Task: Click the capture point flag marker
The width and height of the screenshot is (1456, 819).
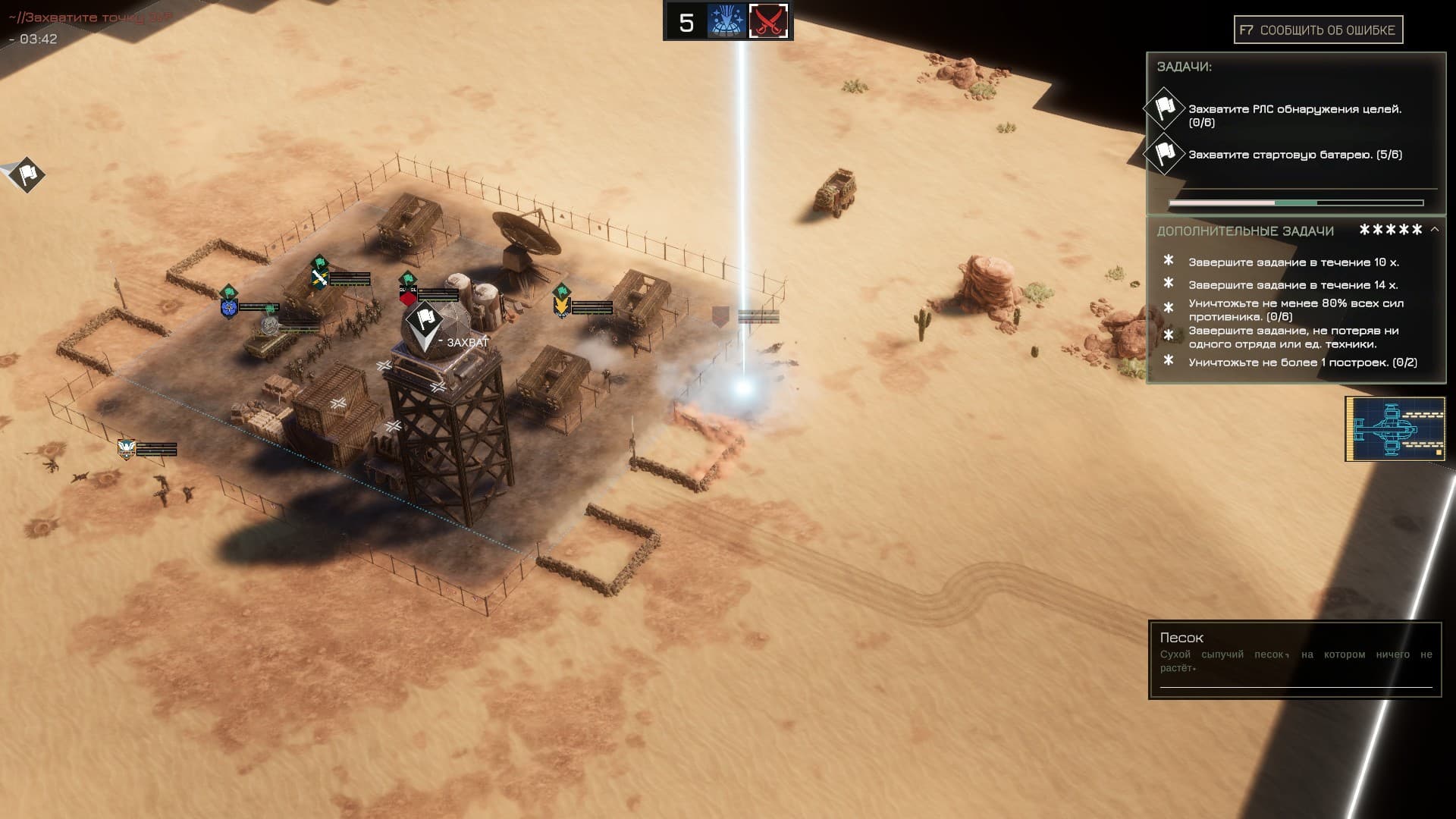Action: (423, 322)
